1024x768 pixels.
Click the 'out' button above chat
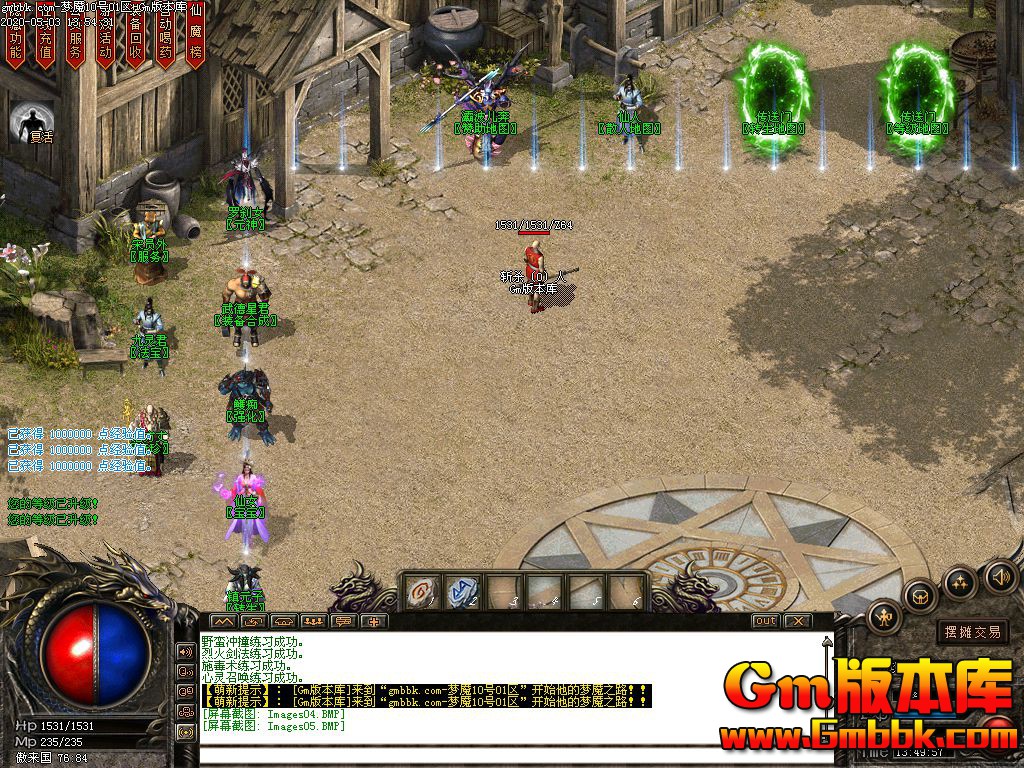765,621
